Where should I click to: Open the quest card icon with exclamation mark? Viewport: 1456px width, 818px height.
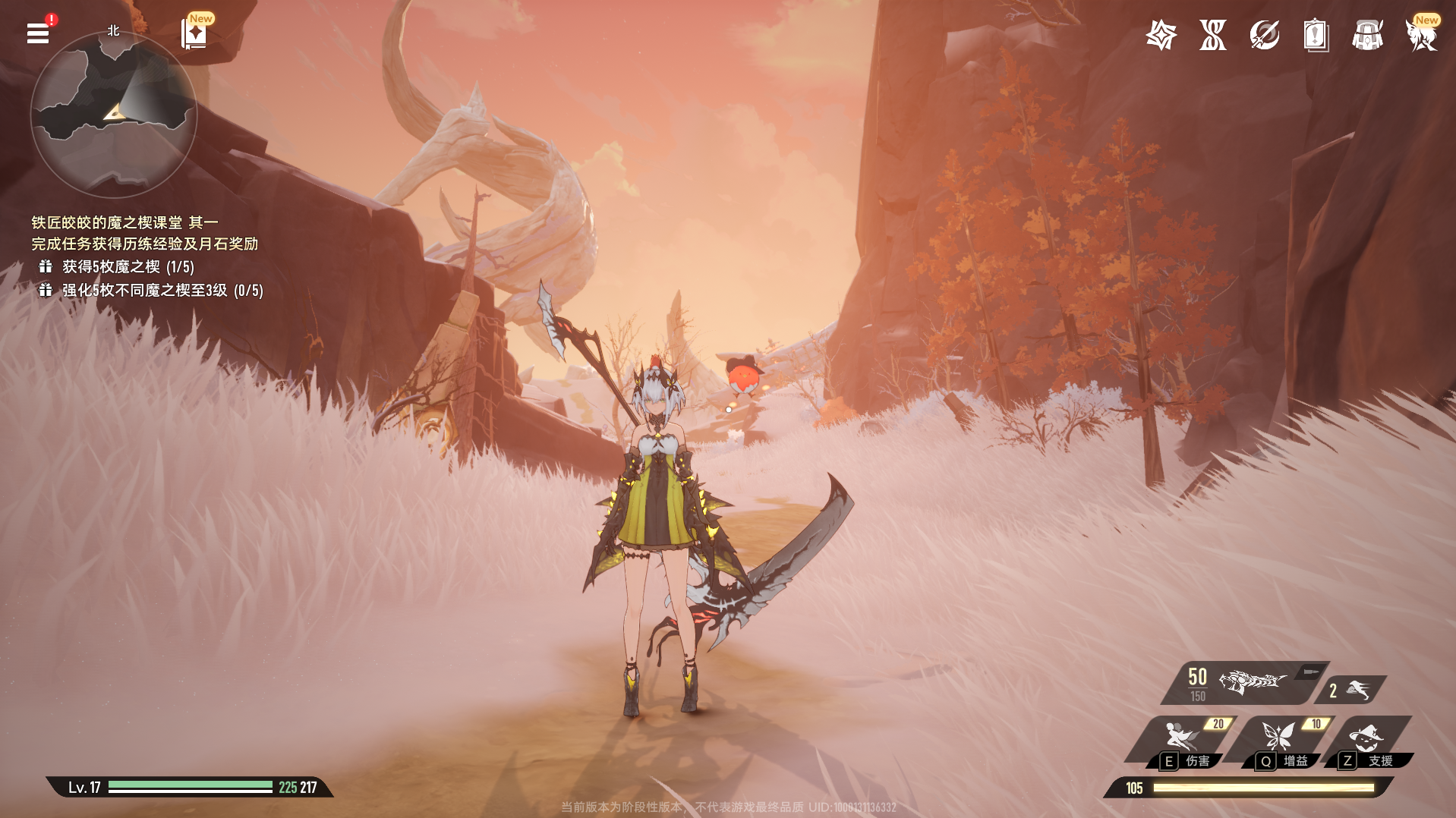click(1316, 35)
